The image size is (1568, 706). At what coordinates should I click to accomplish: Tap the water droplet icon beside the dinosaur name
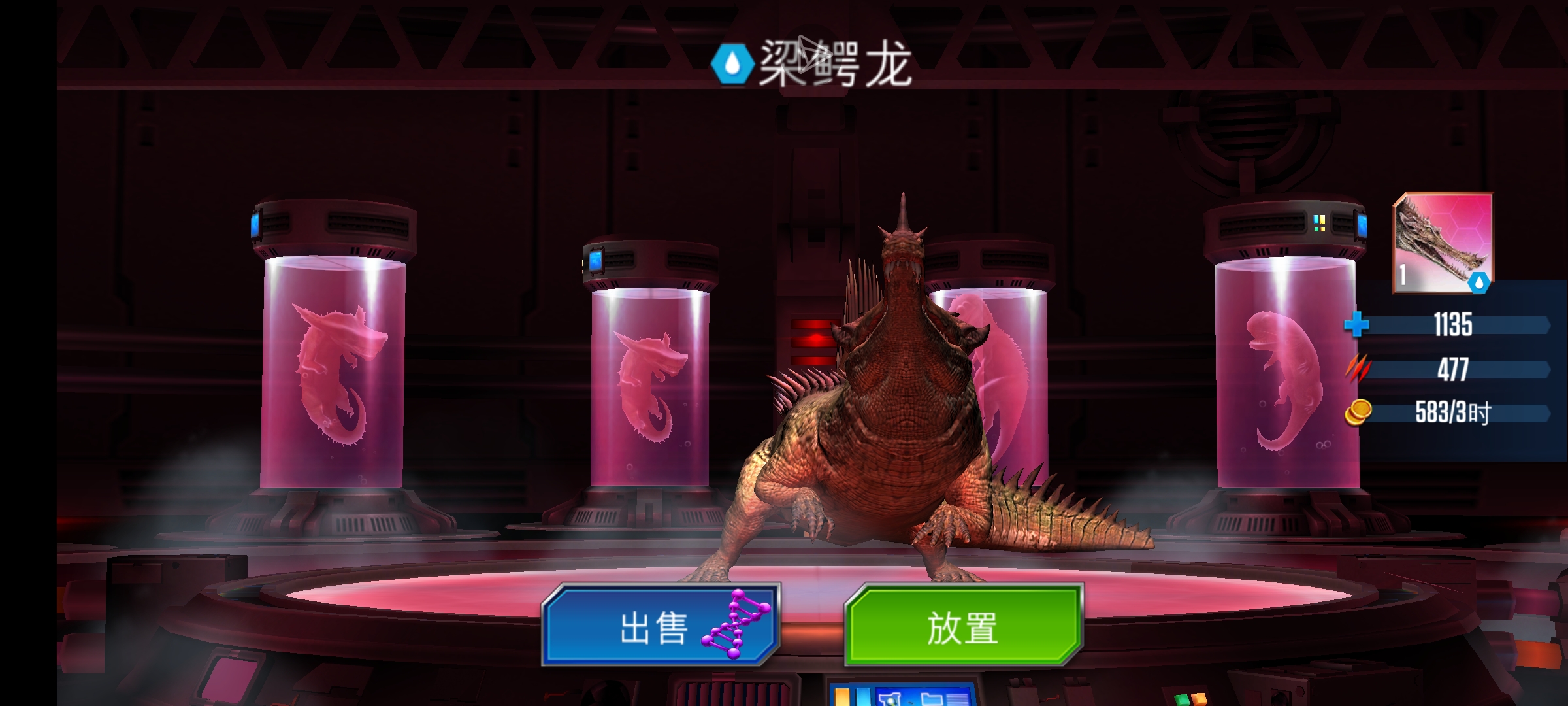[x=733, y=64]
